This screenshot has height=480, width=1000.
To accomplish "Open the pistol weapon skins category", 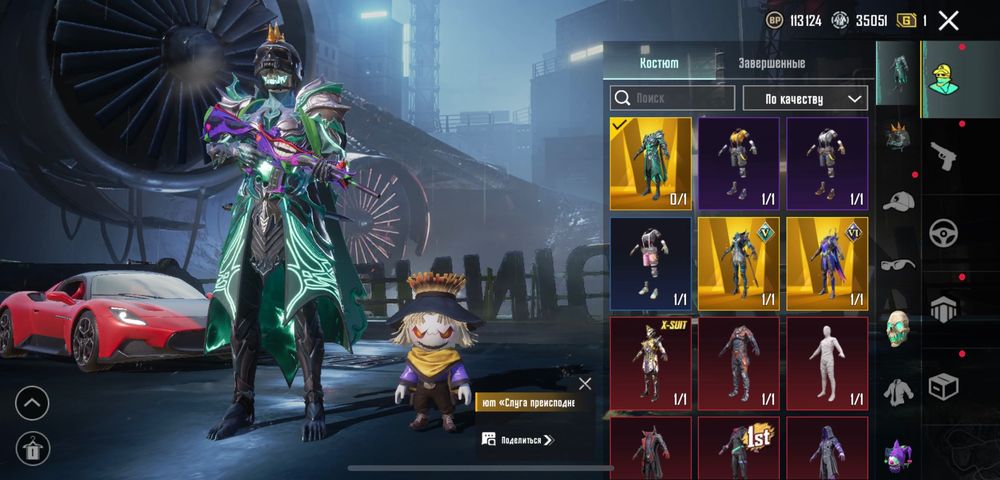I will click(x=942, y=155).
